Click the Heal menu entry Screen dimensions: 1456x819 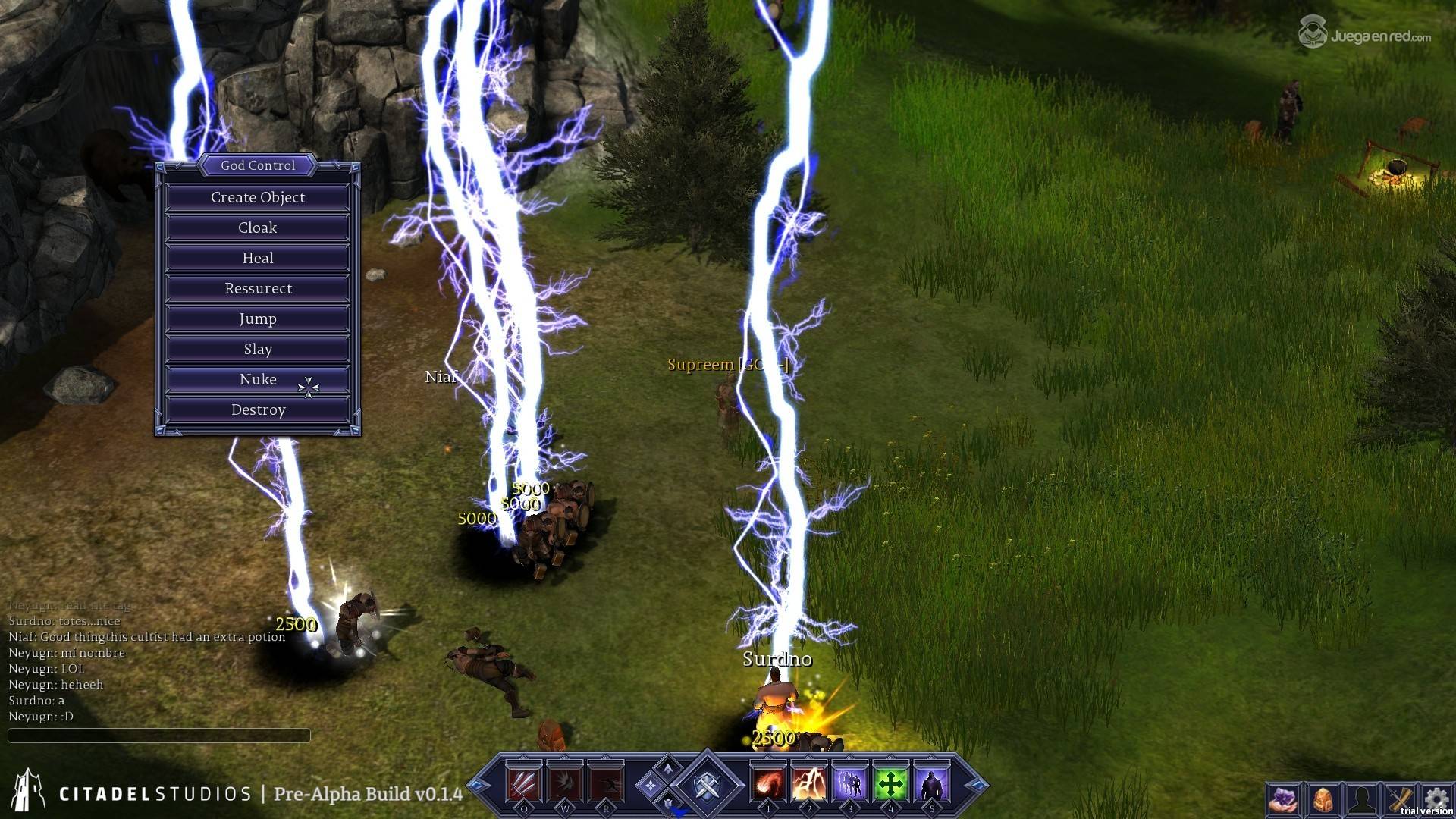[x=258, y=258]
